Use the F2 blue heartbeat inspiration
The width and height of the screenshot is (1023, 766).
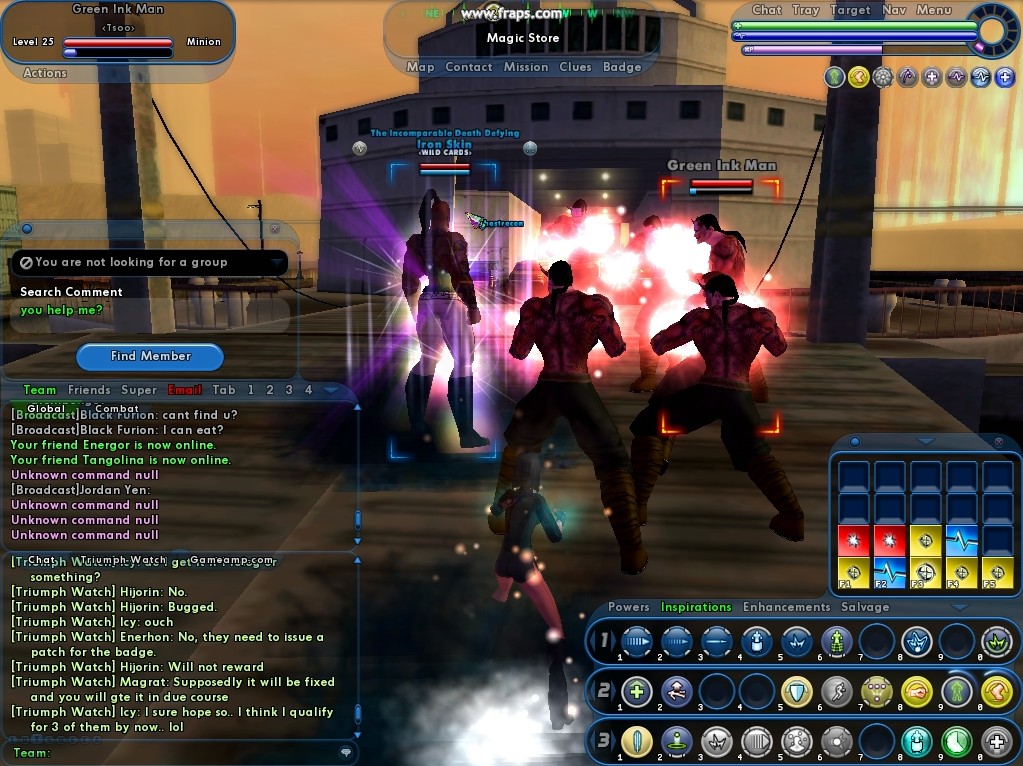pyautogui.click(x=891, y=574)
